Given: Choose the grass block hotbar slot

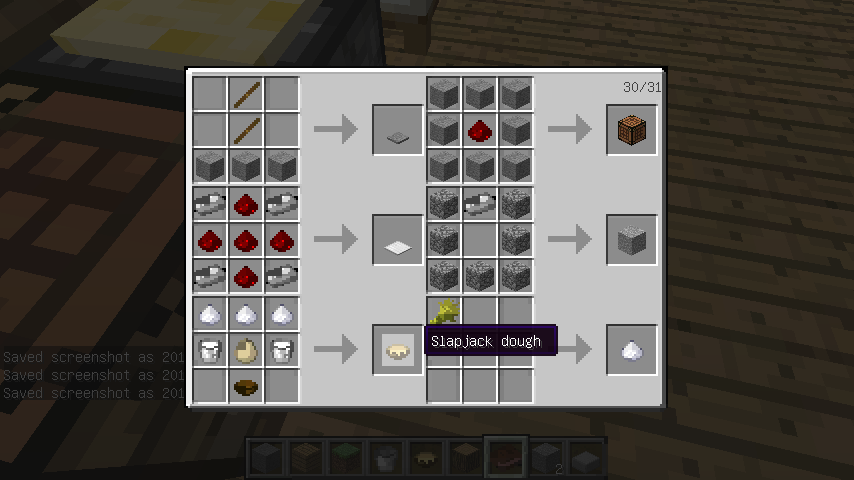Looking at the screenshot, I should (x=347, y=459).
